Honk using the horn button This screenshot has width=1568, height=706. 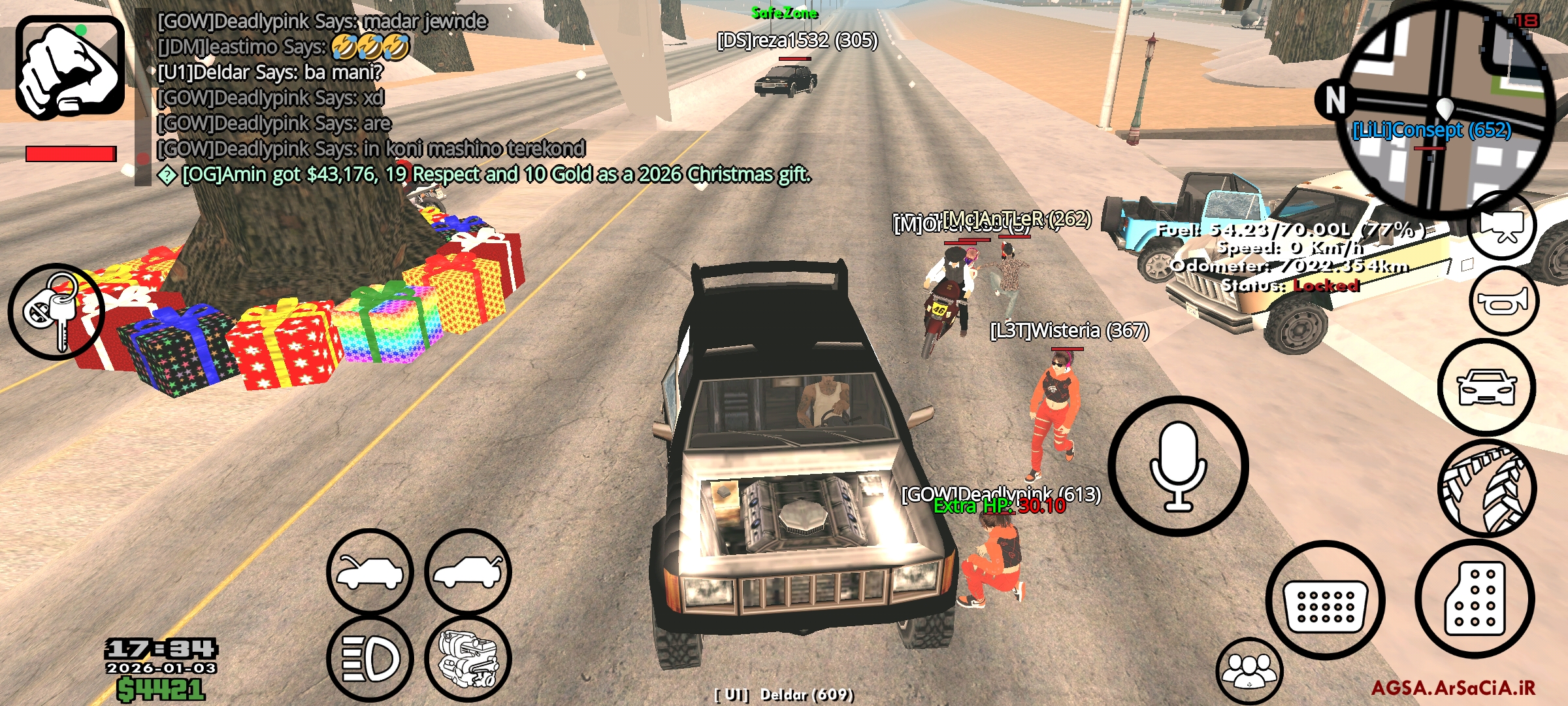(x=1504, y=301)
